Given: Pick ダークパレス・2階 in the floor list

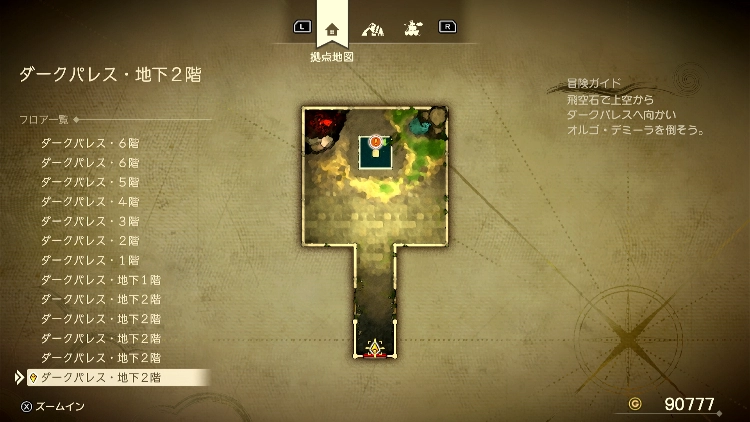Looking at the screenshot, I should [x=90, y=240].
